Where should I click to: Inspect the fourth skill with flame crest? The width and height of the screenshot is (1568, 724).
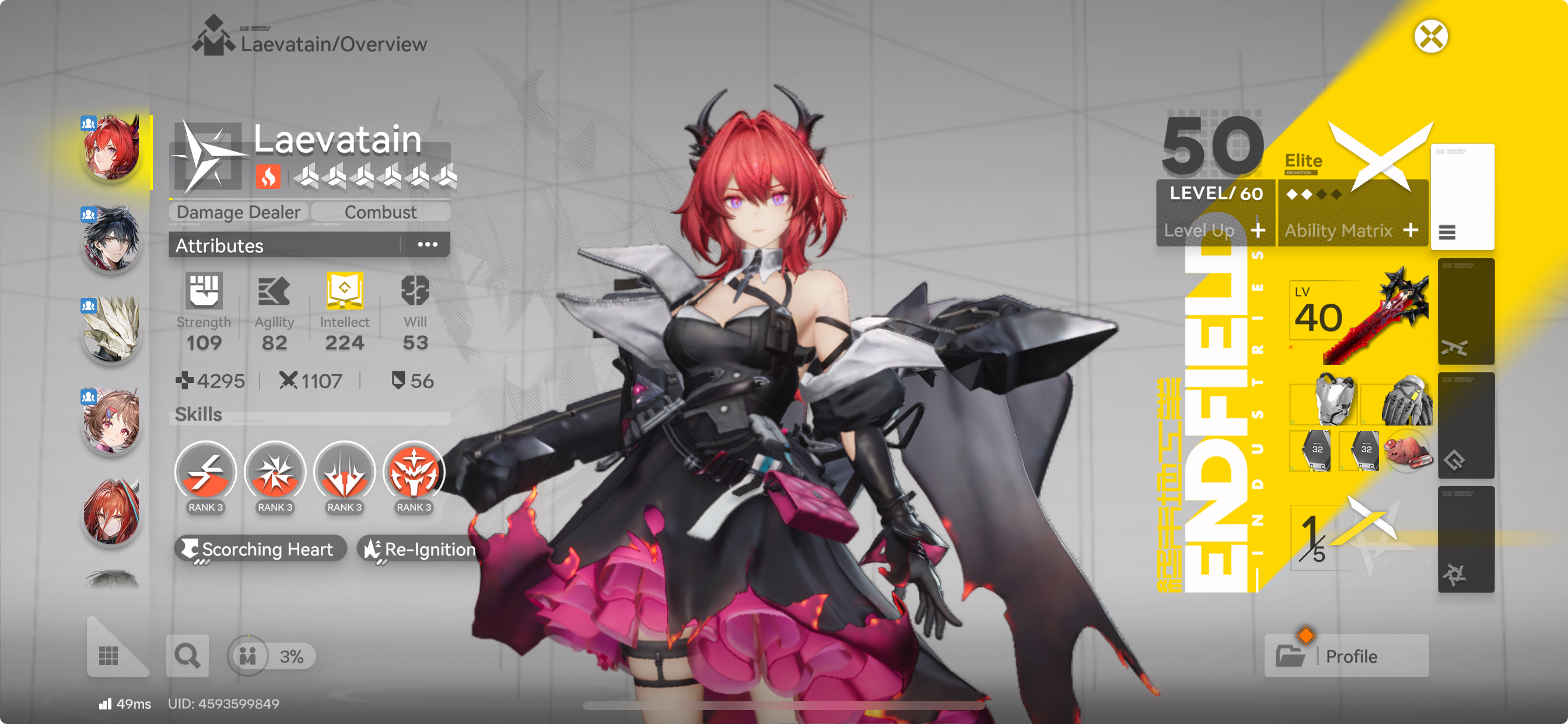pyautogui.click(x=414, y=473)
